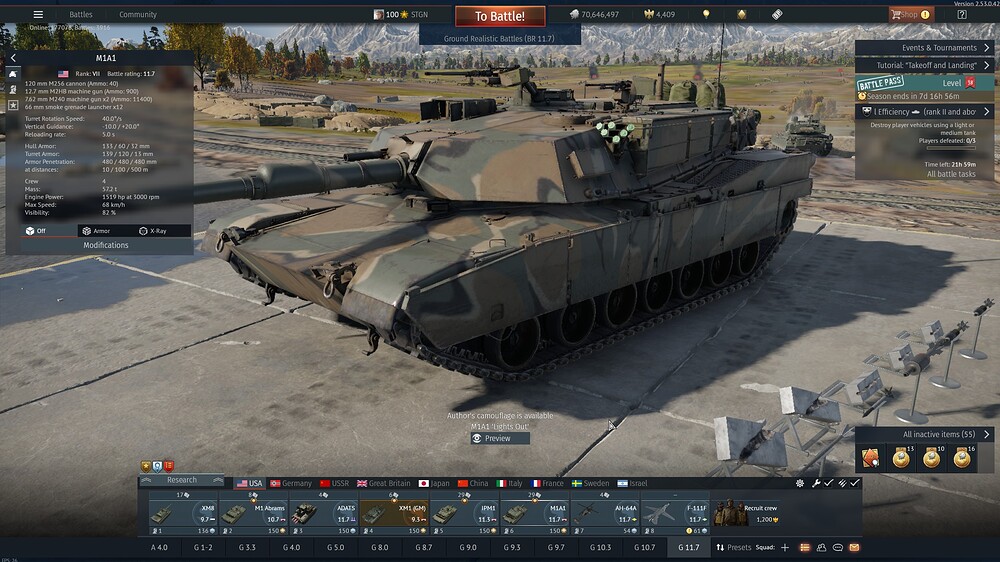The width and height of the screenshot is (1000, 562).
Task: Open the Community menu
Action: pos(138,15)
